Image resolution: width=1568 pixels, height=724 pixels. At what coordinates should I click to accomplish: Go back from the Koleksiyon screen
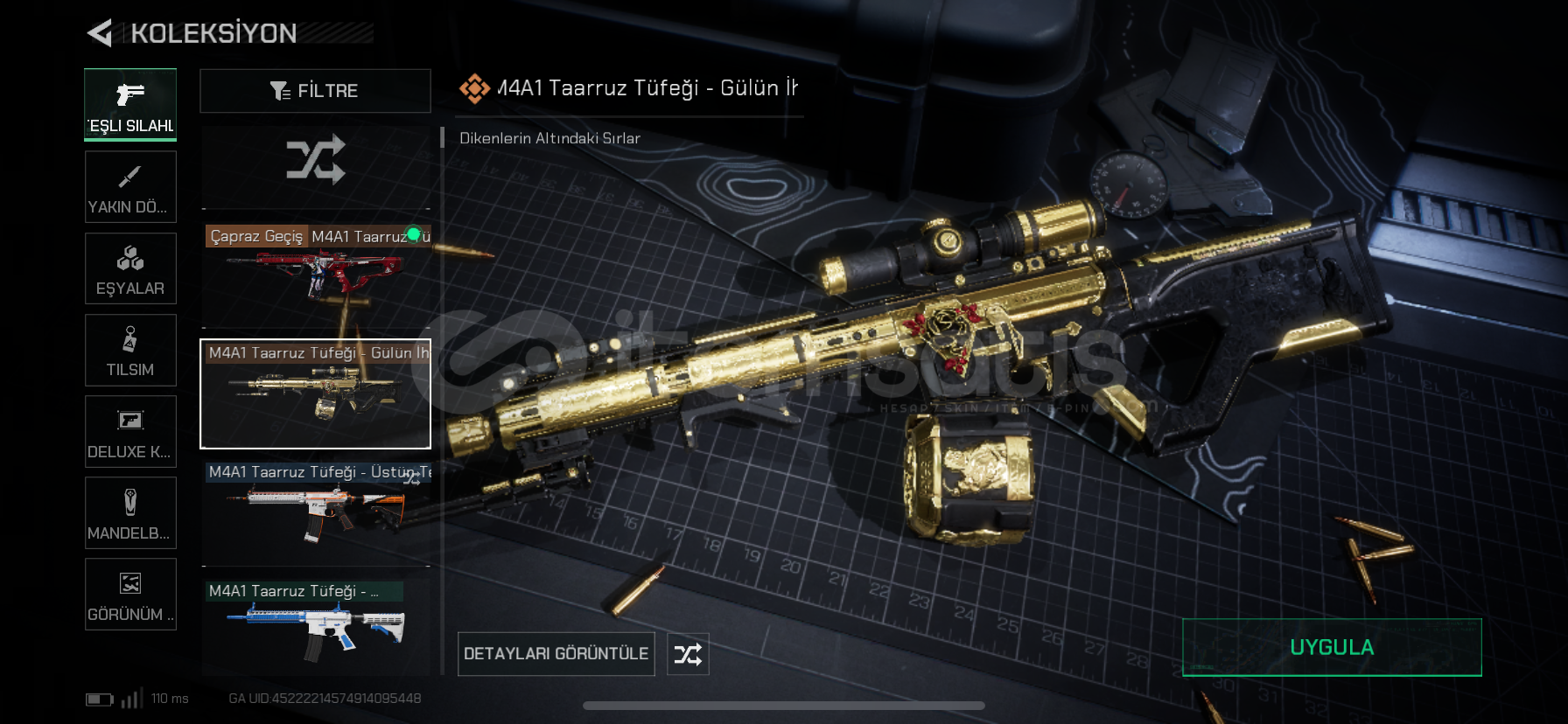(x=100, y=33)
